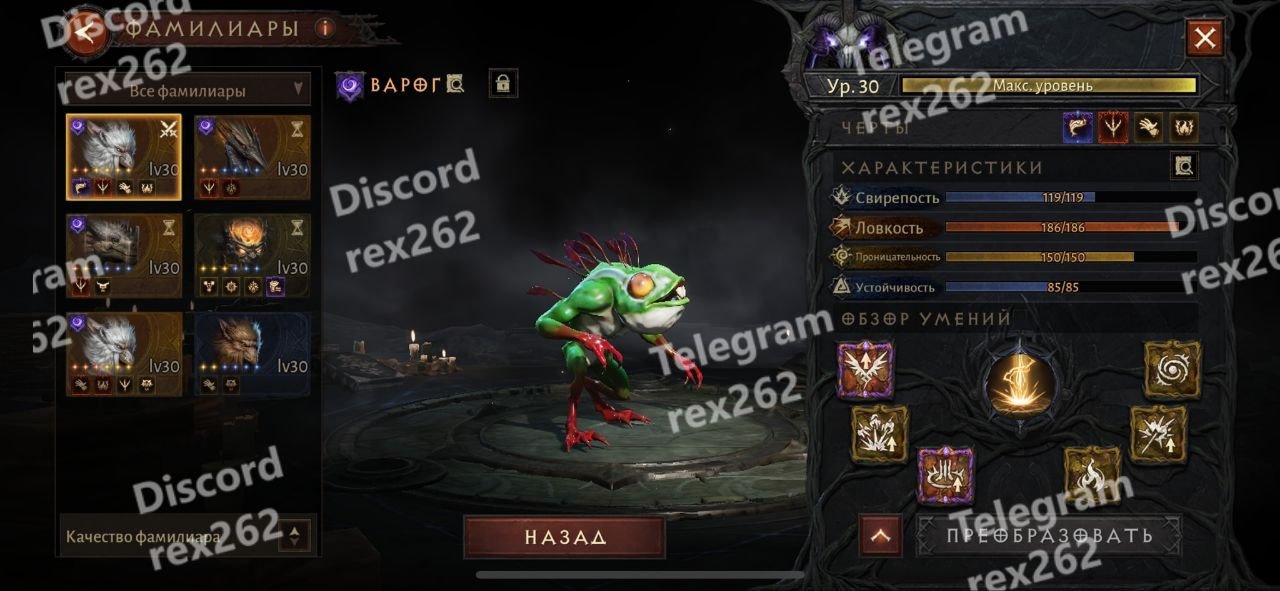Show the trident trait icon details
1280x591 pixels.
(x=1113, y=127)
